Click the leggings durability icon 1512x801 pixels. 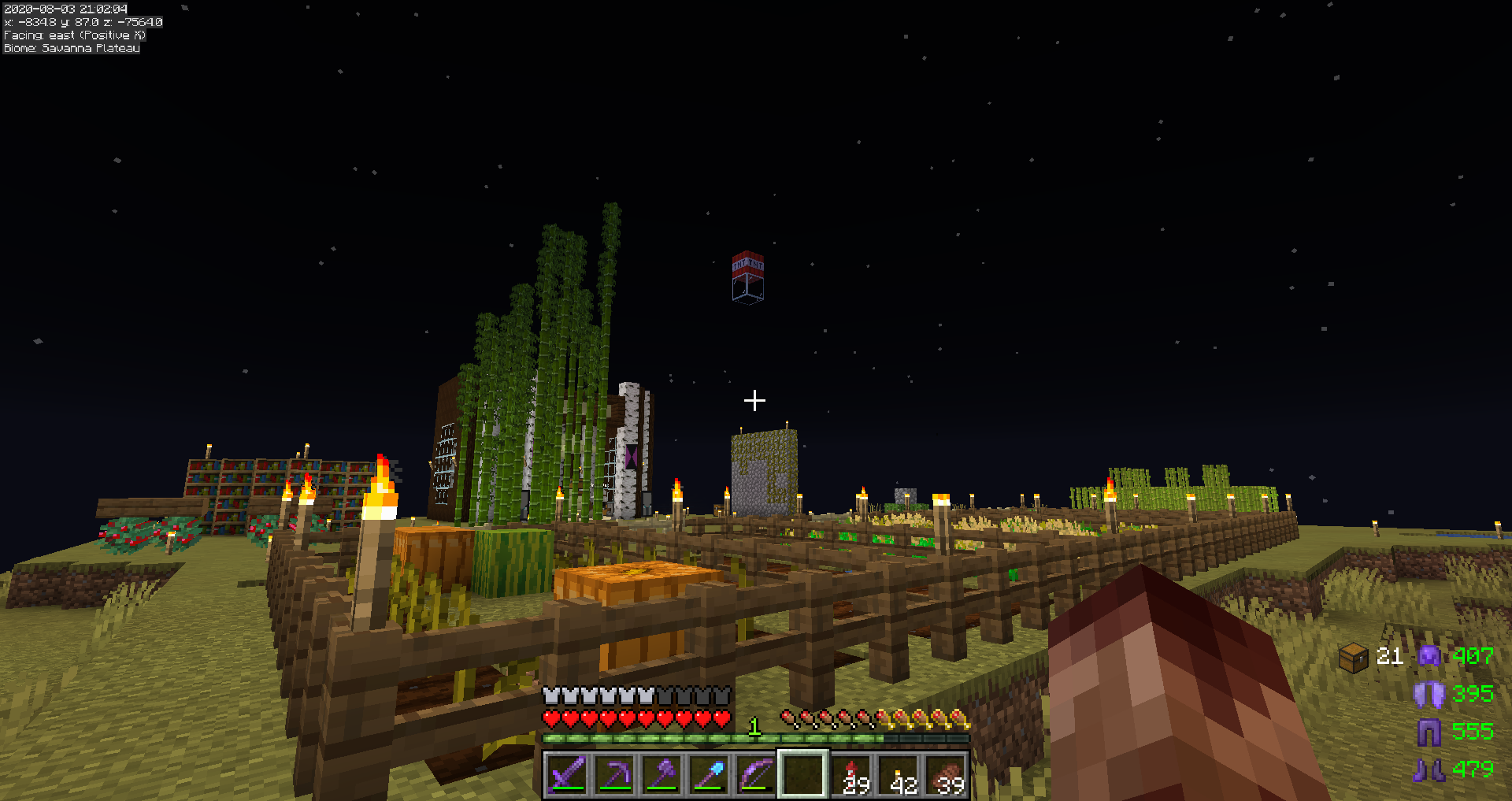click(x=1429, y=732)
